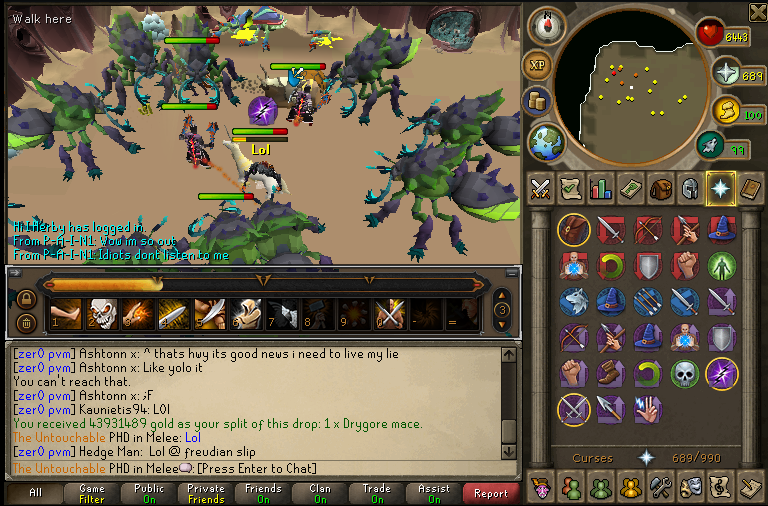Toggle the Clan chat filter

320,493
